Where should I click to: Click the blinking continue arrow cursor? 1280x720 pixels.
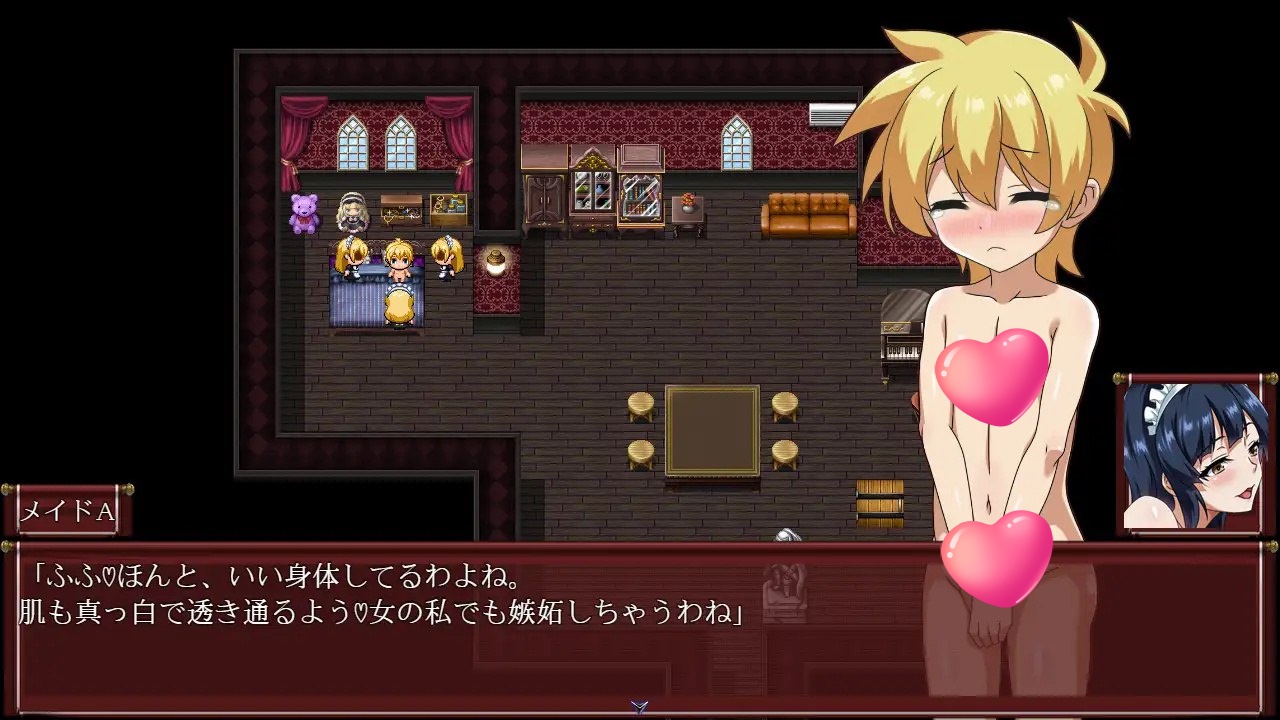click(x=637, y=707)
